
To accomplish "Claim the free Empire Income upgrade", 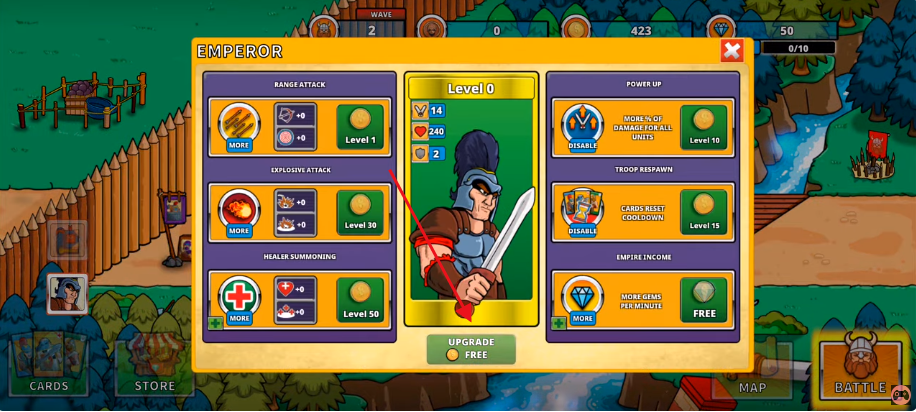I will coord(704,300).
